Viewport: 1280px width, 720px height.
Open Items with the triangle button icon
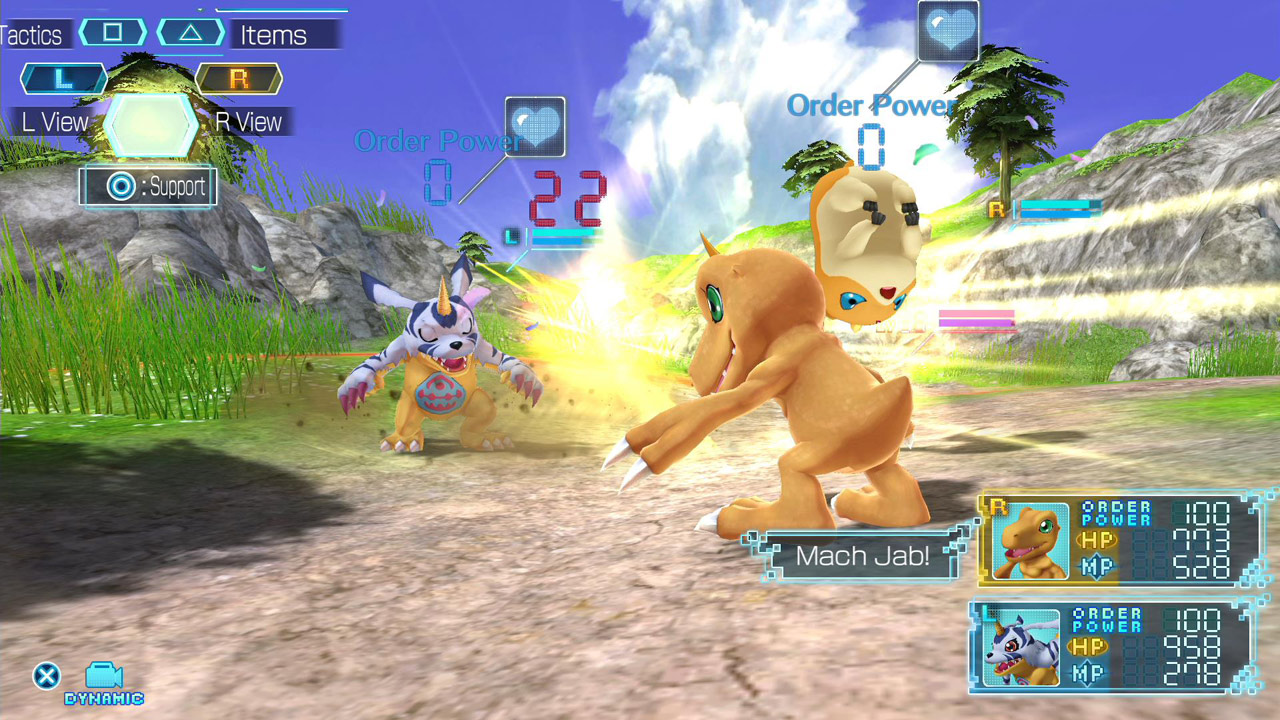click(189, 31)
